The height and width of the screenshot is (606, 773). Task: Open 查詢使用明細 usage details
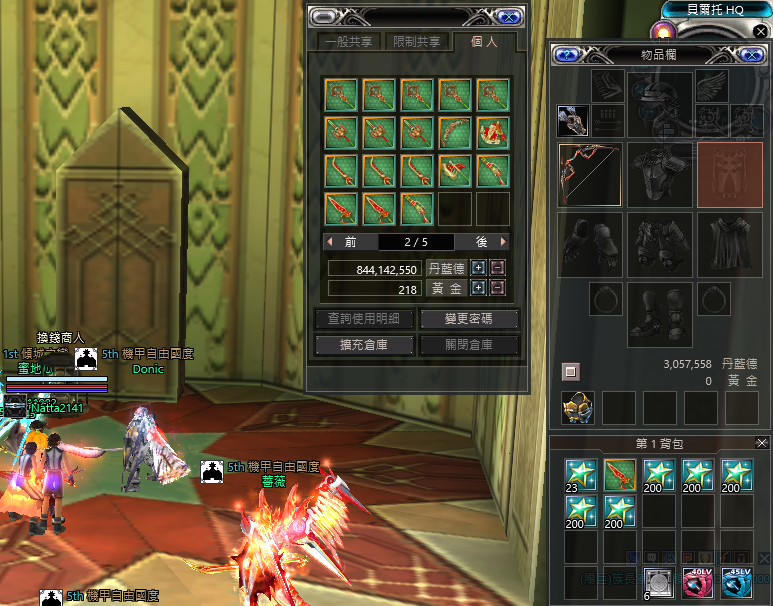[364, 319]
